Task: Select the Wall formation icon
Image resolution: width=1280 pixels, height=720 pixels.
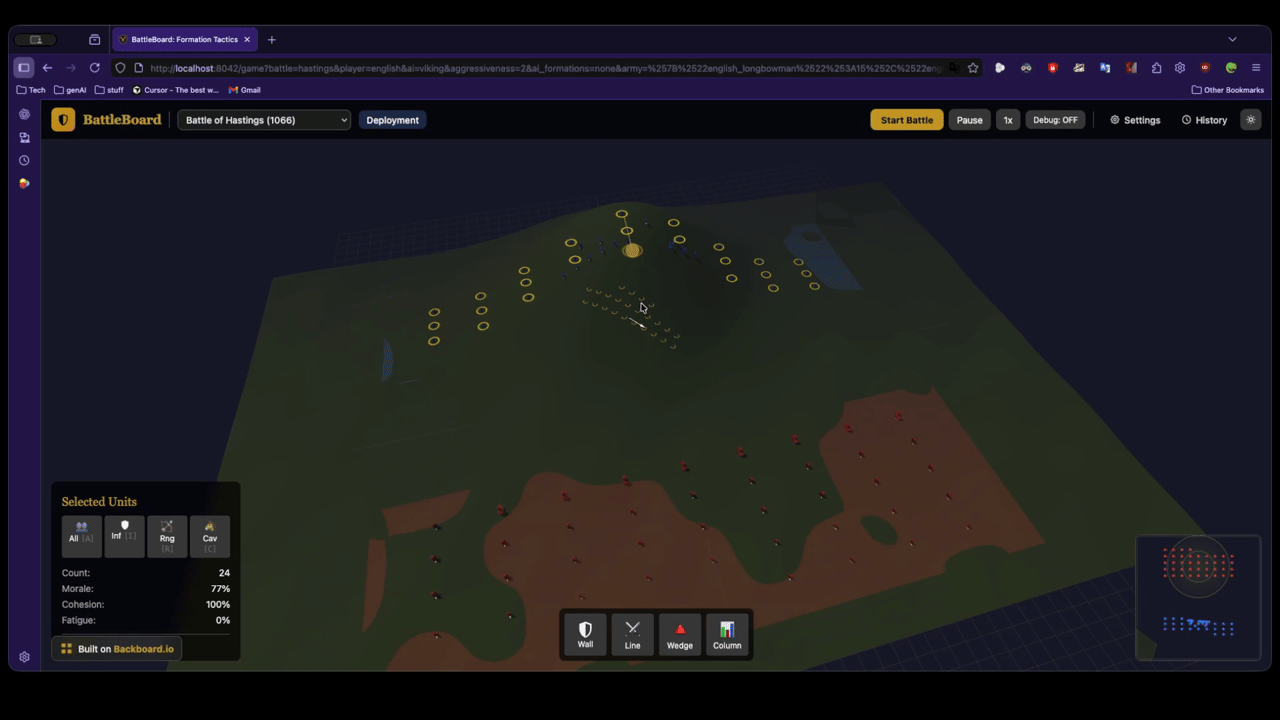Action: pos(585,634)
